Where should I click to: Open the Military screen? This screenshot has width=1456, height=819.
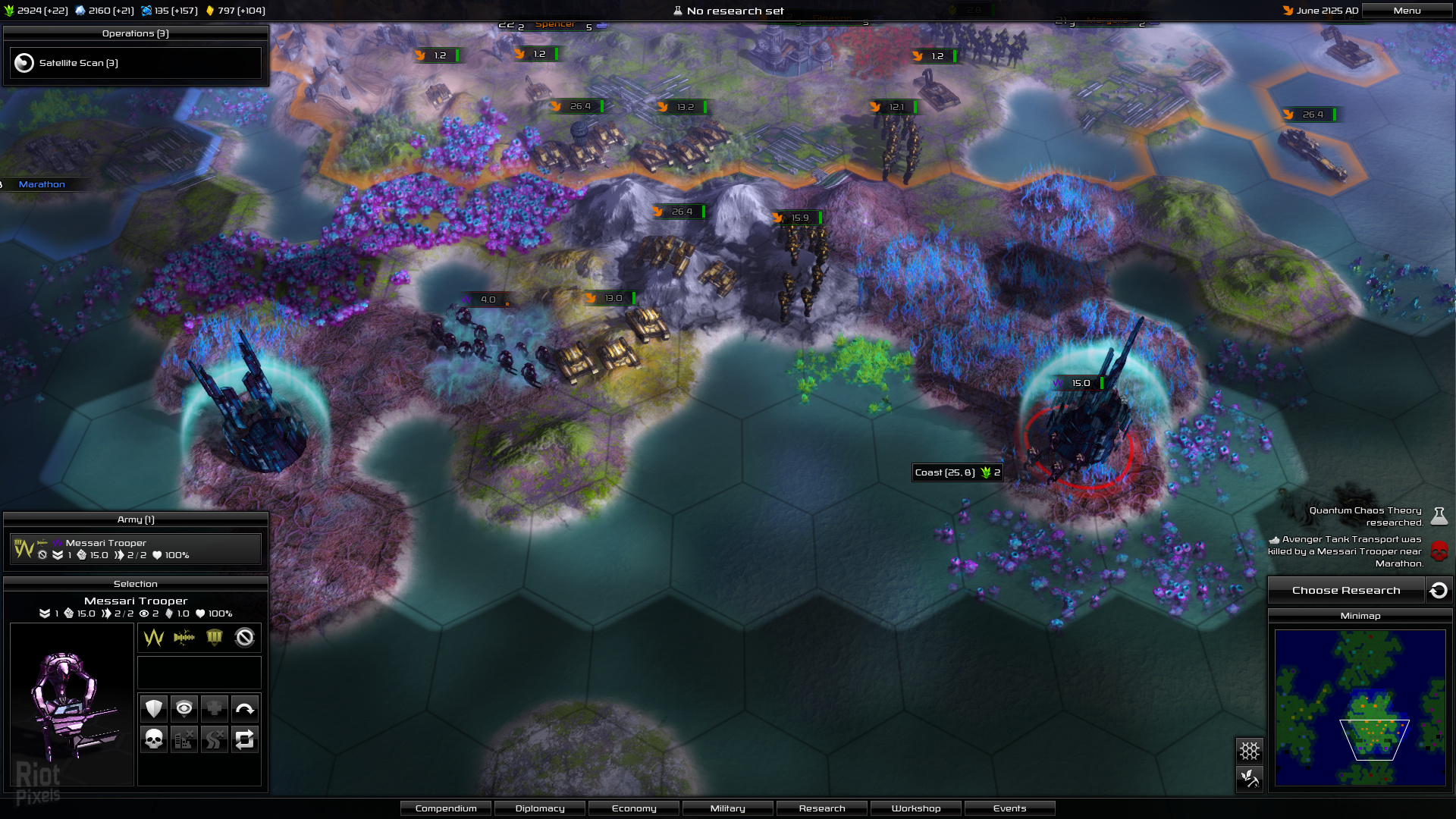(728, 808)
